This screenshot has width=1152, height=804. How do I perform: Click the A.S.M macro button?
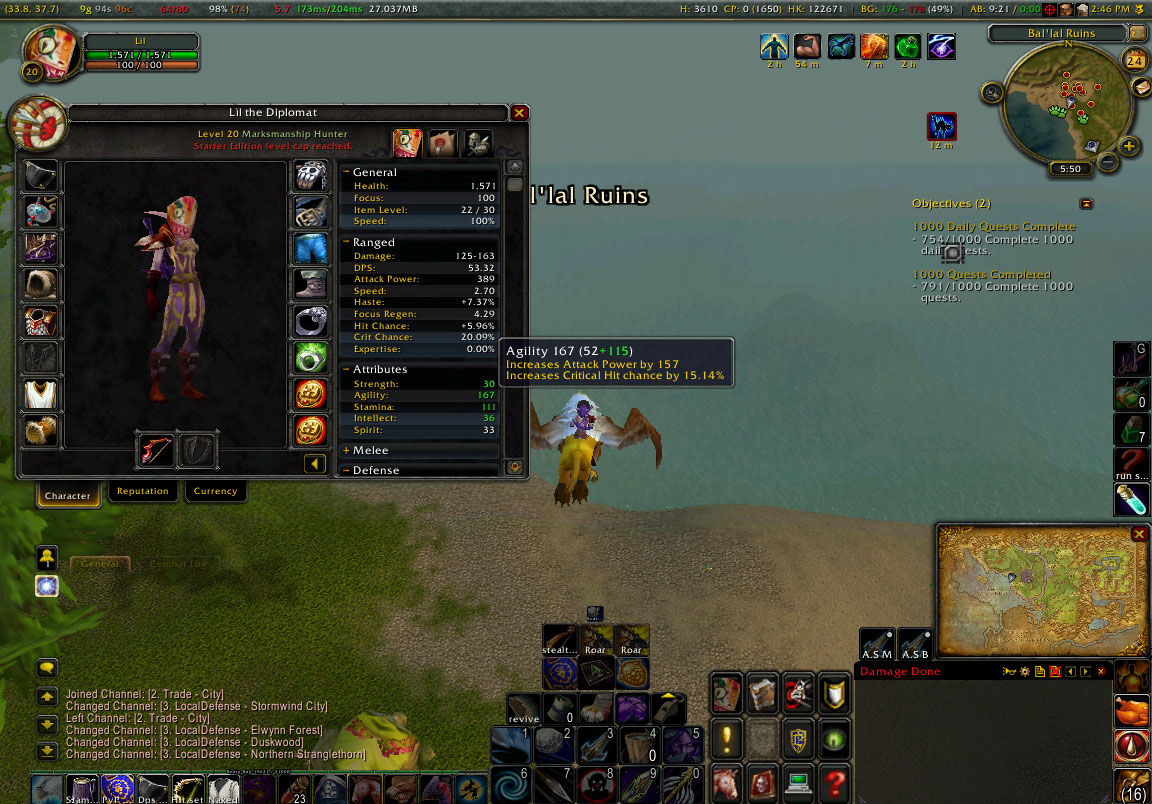[x=877, y=645]
